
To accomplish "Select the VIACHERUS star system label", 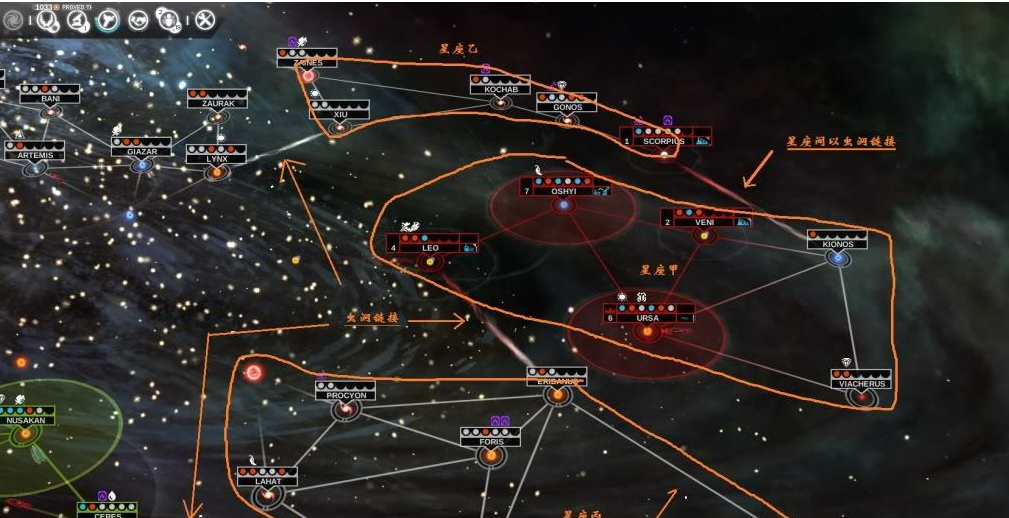I will (x=860, y=383).
